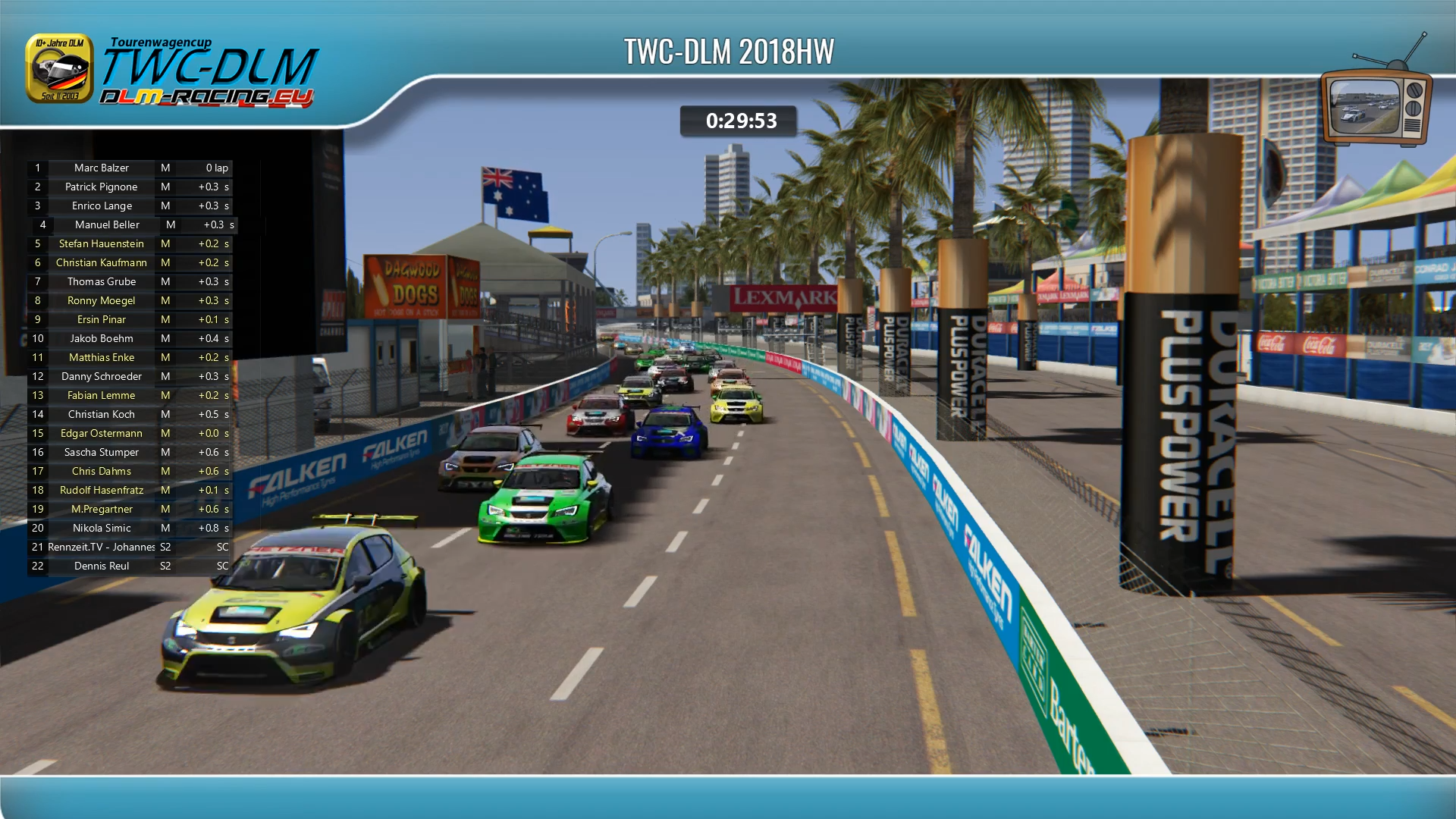
Task: Click Enrico Lange in the standings
Action: tap(102, 206)
